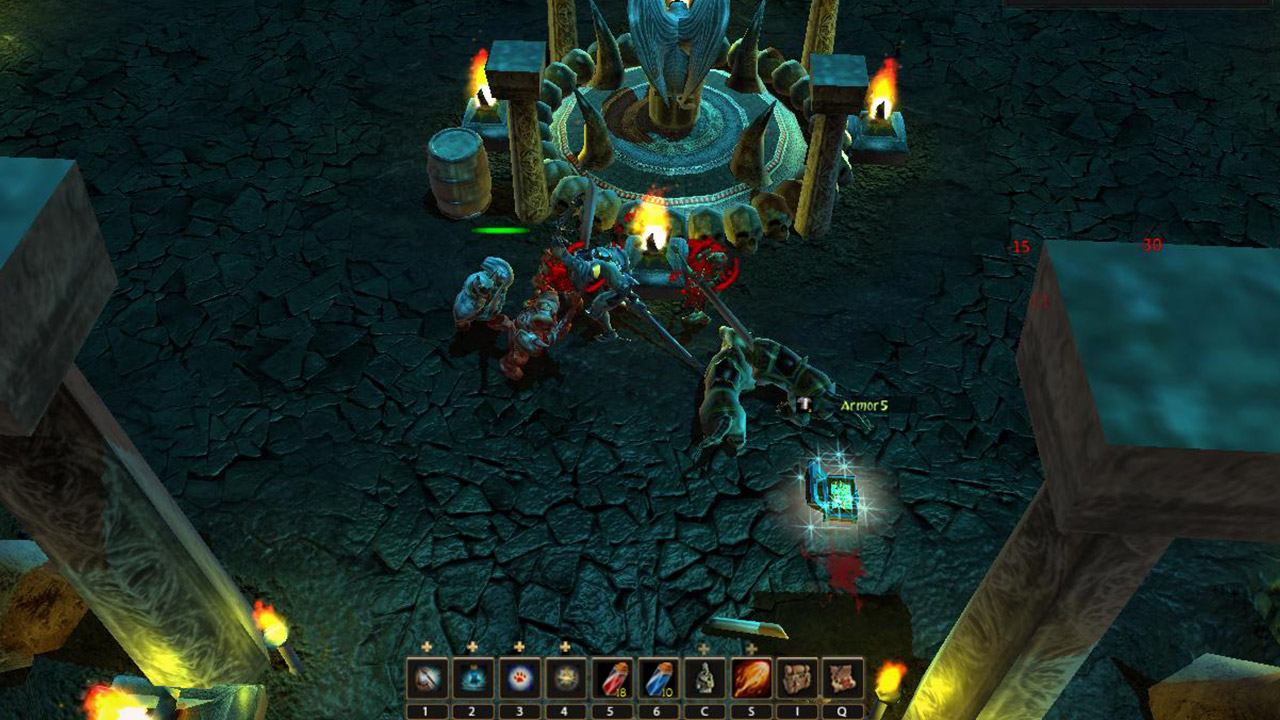Click the plus above the frost totem skill
The height and width of the screenshot is (720, 1280).
471,646
